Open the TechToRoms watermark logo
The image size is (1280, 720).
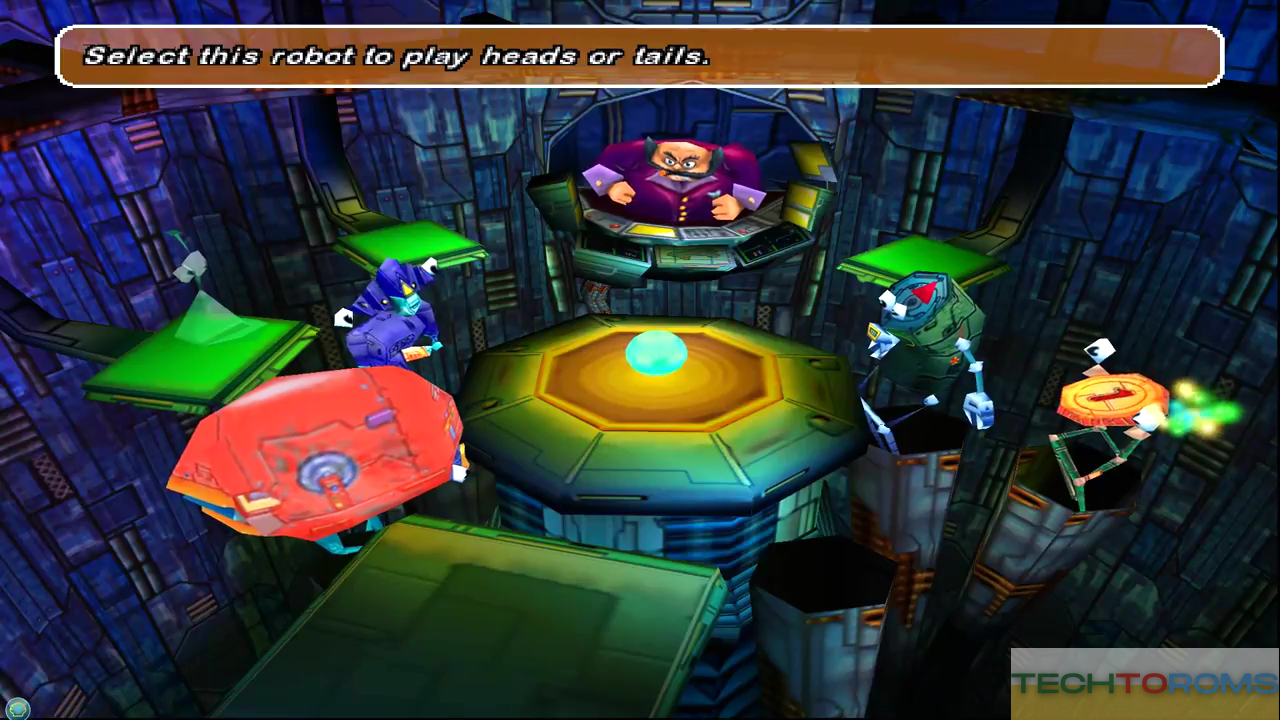point(1144,684)
